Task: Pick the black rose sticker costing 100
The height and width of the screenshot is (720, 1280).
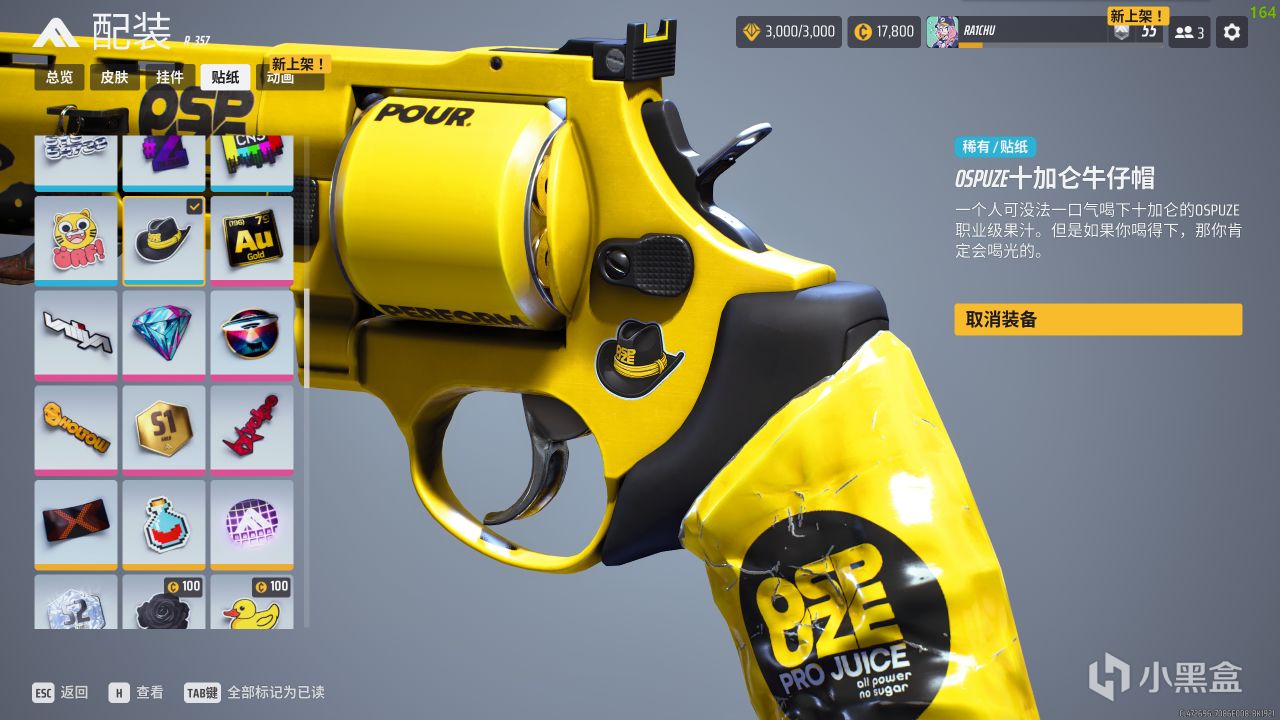Action: pos(164,605)
